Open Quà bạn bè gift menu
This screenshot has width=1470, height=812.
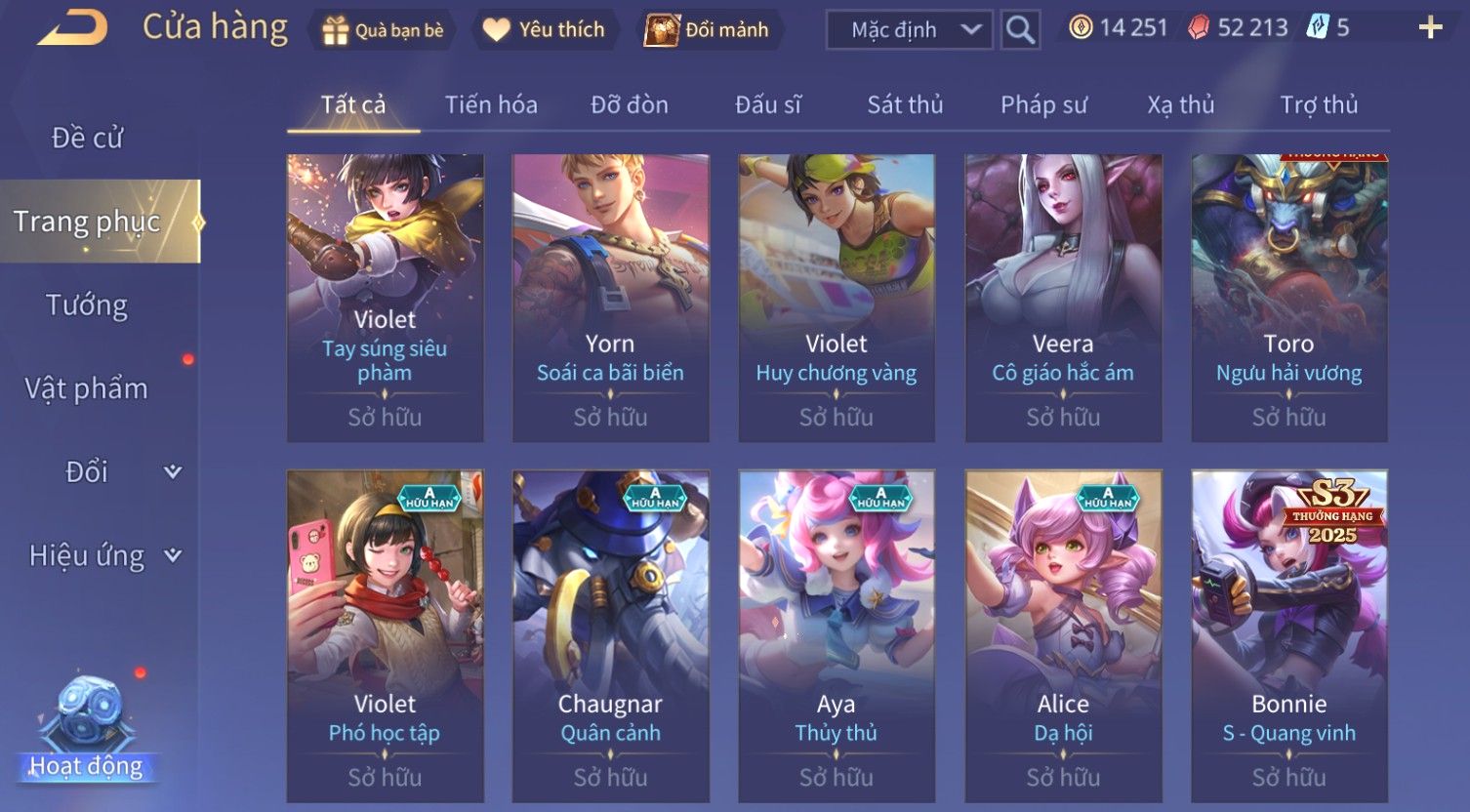pyautogui.click(x=383, y=30)
